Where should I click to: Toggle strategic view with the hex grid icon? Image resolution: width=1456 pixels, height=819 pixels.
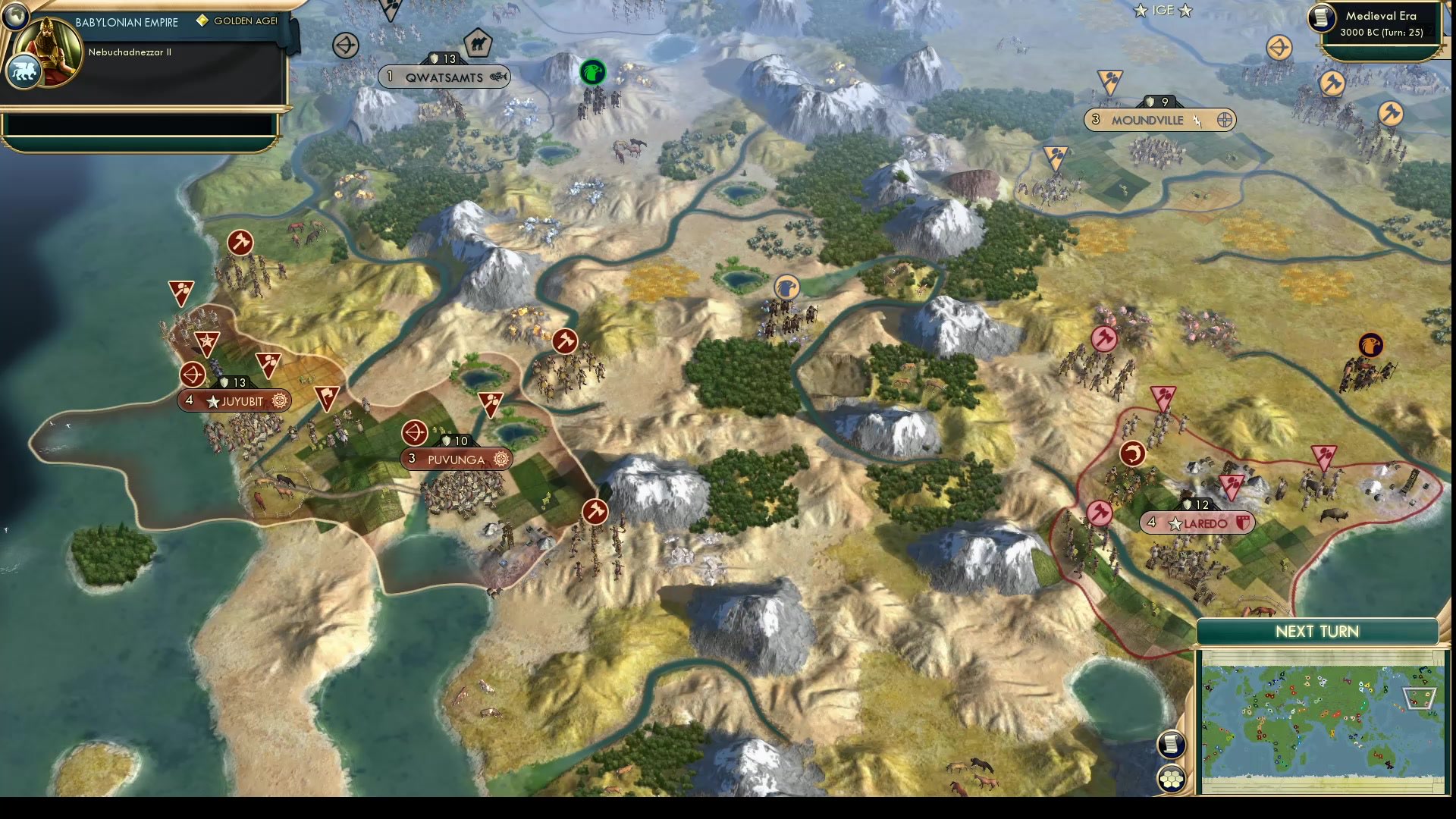tap(1172, 777)
